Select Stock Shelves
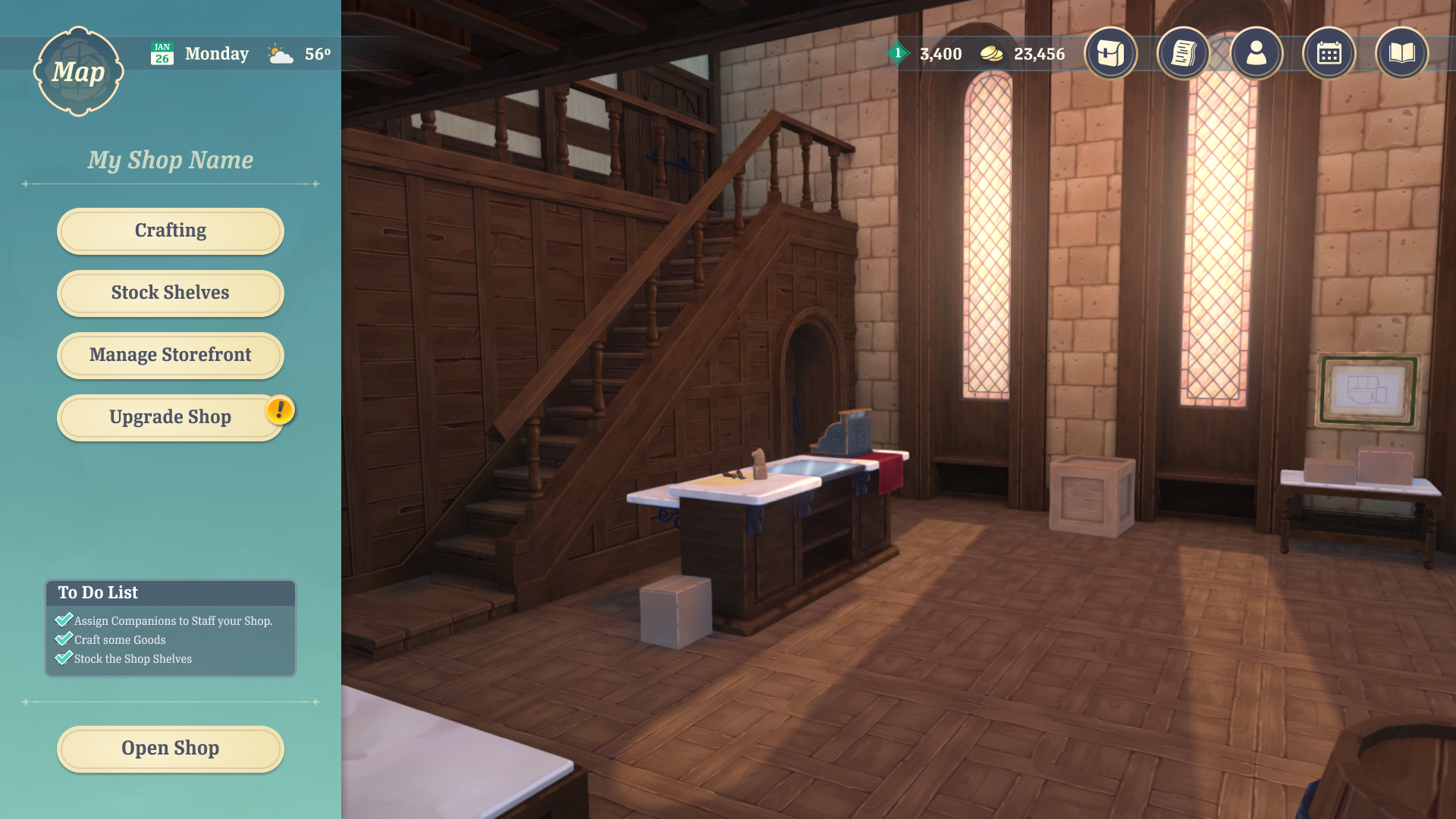Viewport: 1456px width, 819px height. click(x=171, y=293)
